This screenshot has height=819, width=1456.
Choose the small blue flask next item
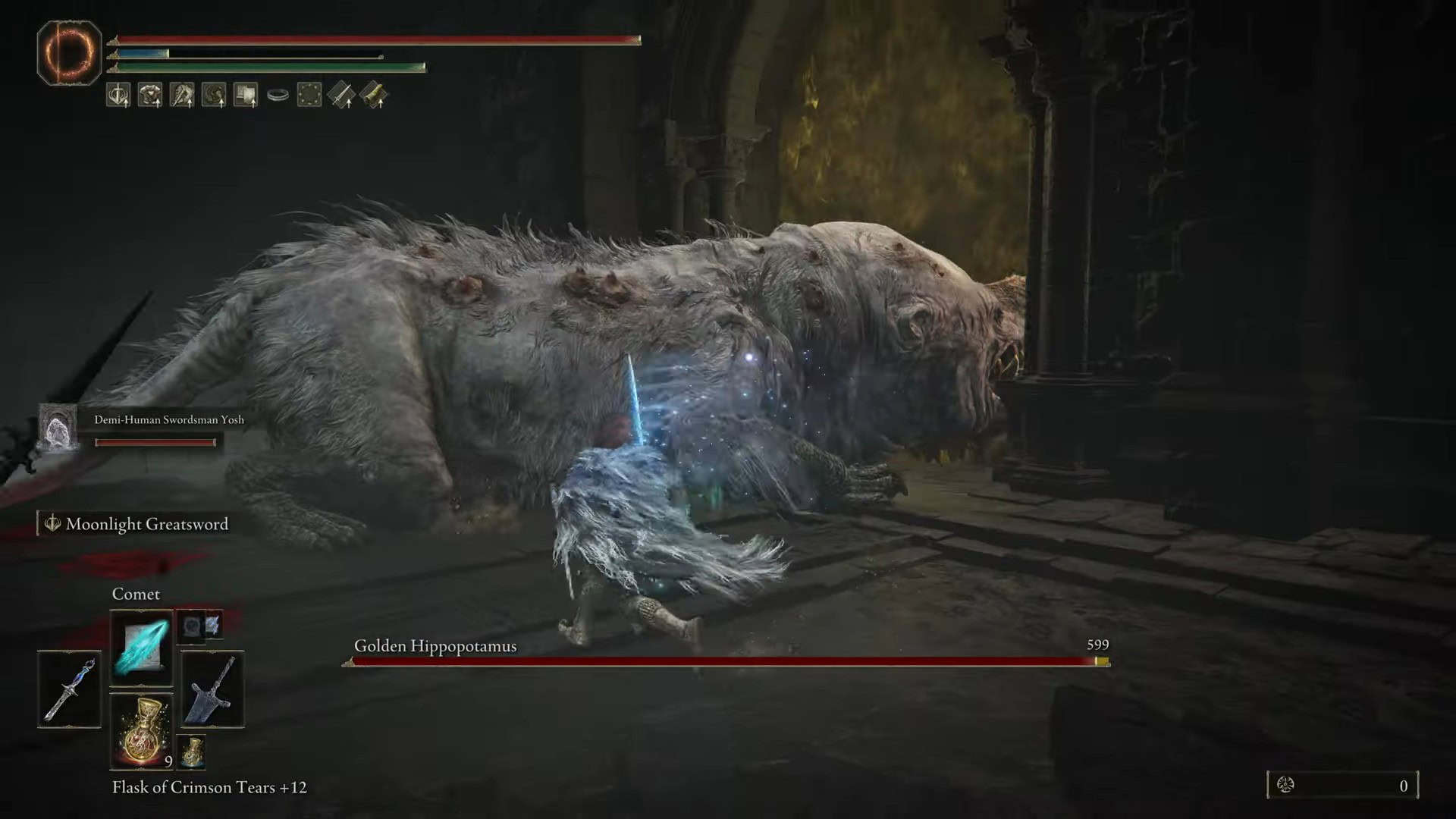[192, 752]
